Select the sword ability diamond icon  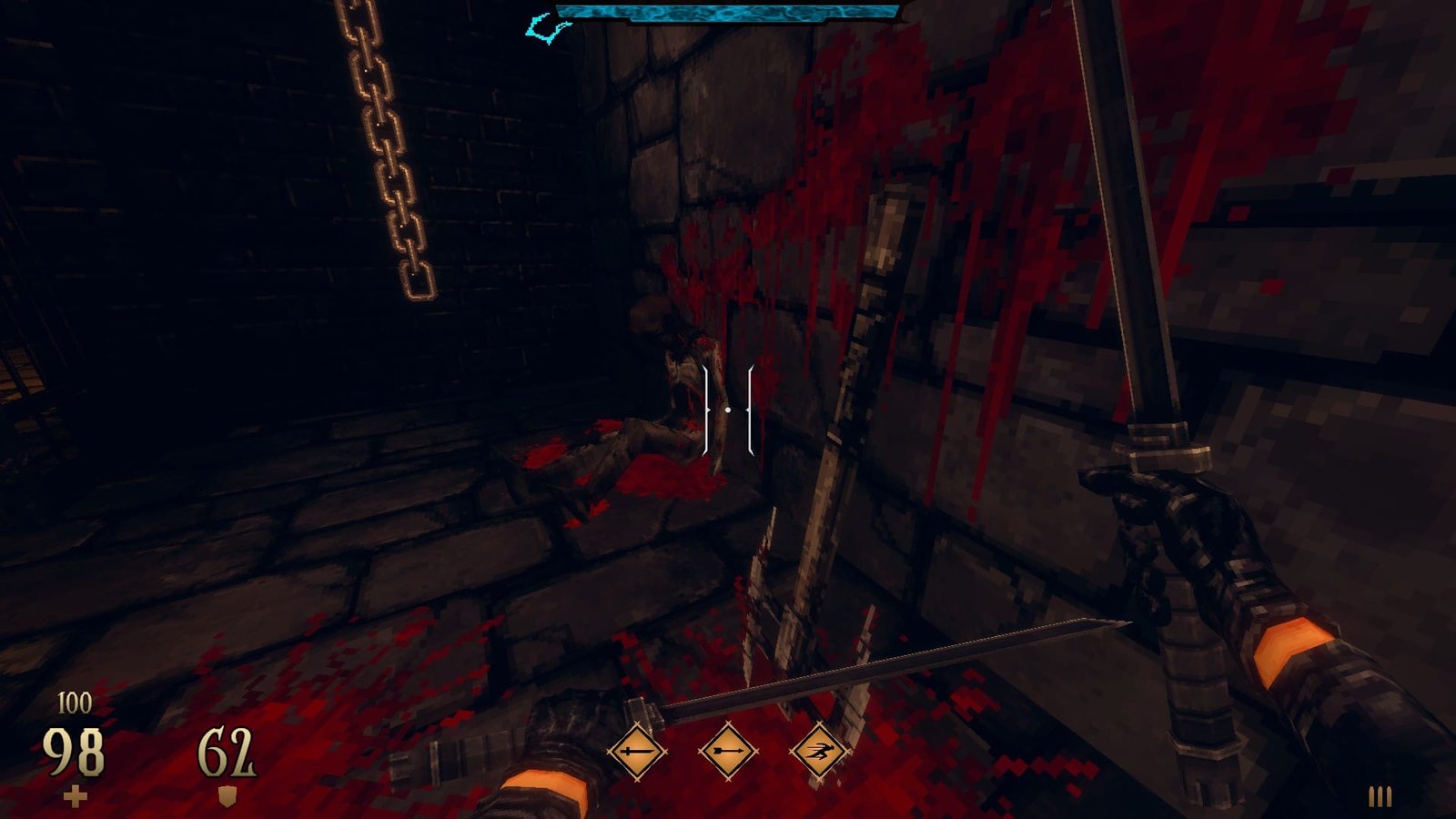tap(637, 752)
